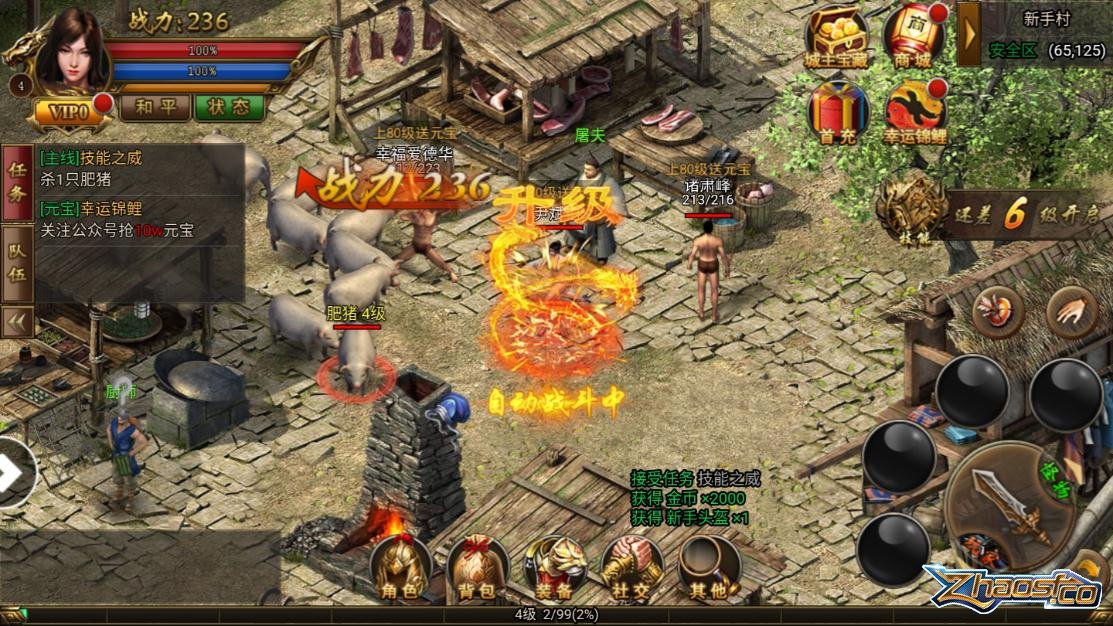
Task: Collapse the quest panel with the double-arrow button
Action: (x=17, y=321)
